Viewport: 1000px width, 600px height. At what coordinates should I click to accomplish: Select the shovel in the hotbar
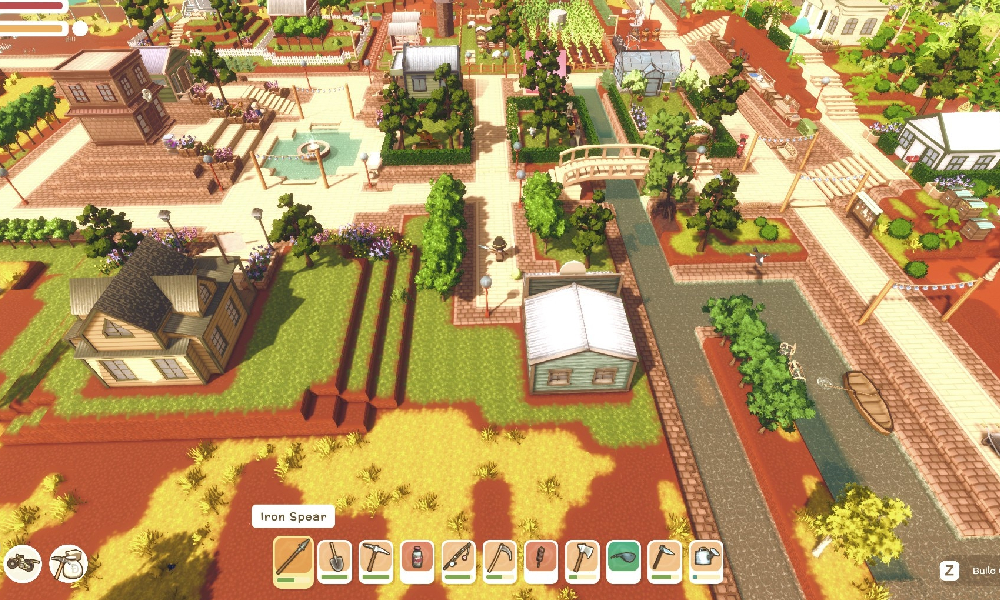pyautogui.click(x=334, y=560)
